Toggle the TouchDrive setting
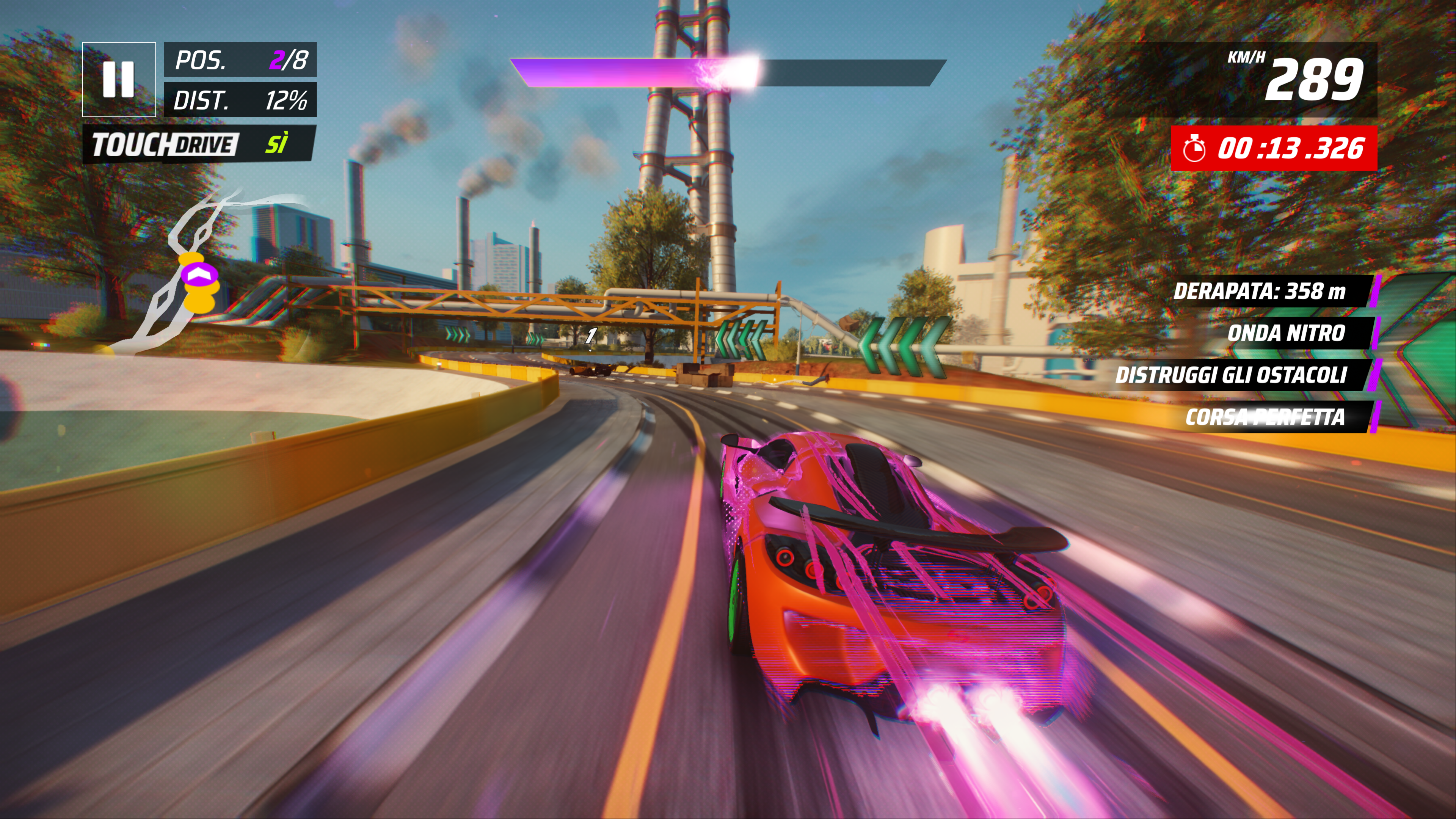1456x819 pixels. 199,145
